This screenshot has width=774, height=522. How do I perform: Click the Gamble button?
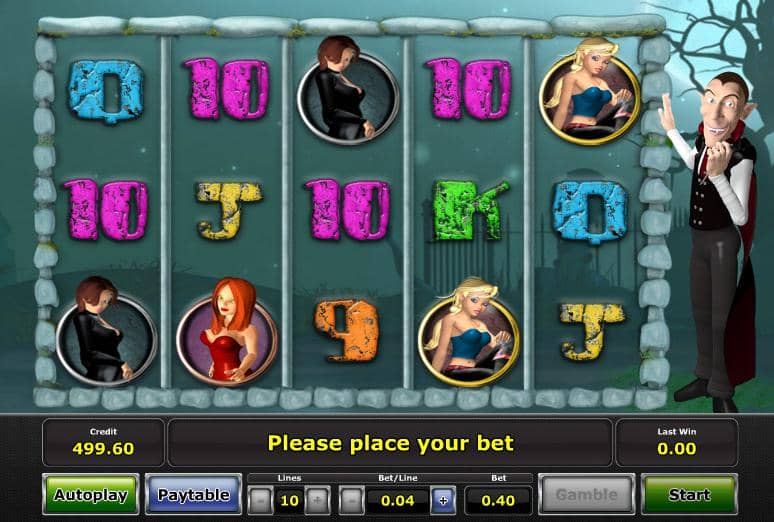point(586,495)
